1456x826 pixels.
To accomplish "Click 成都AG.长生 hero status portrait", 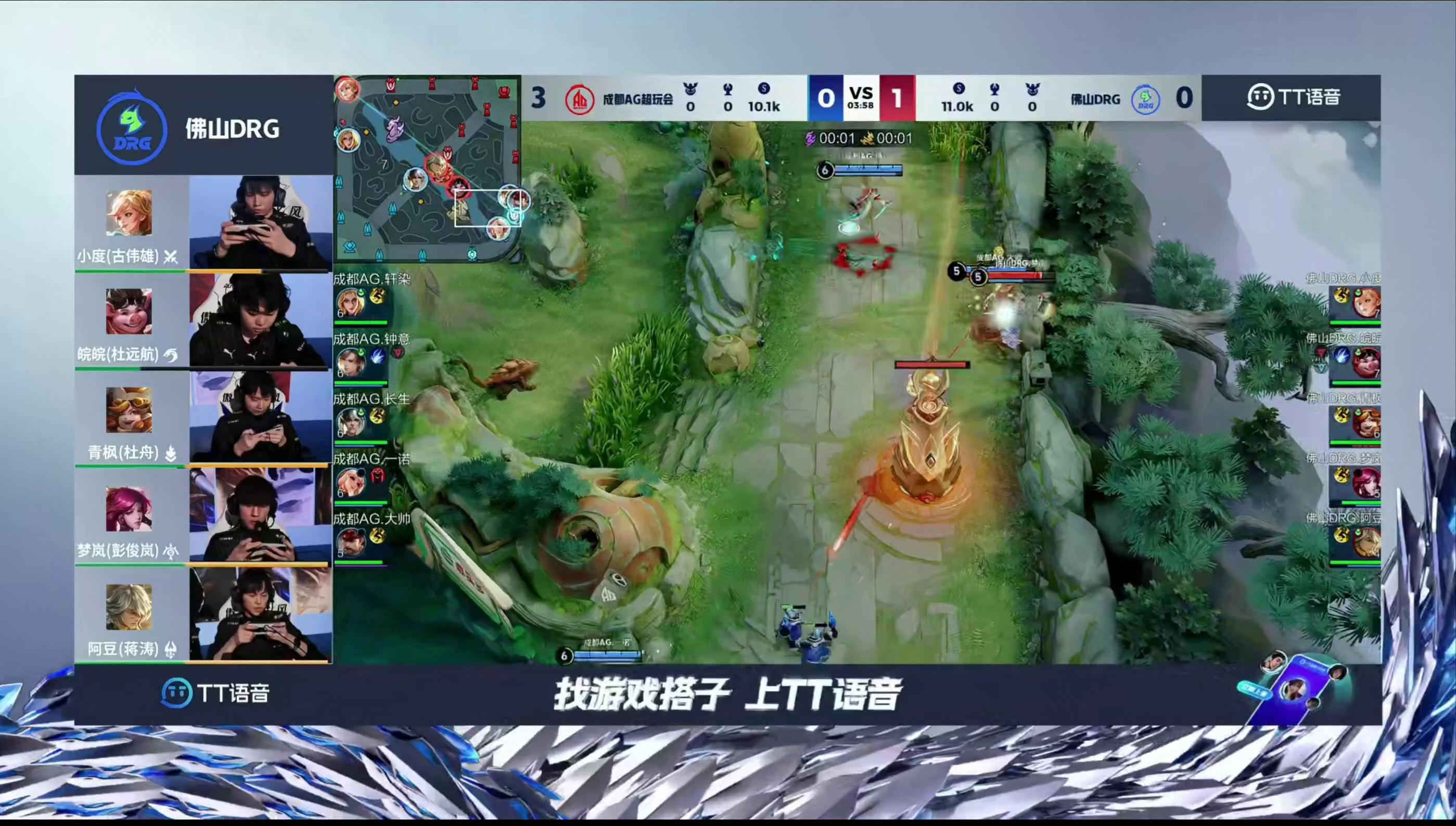I will pyautogui.click(x=350, y=423).
